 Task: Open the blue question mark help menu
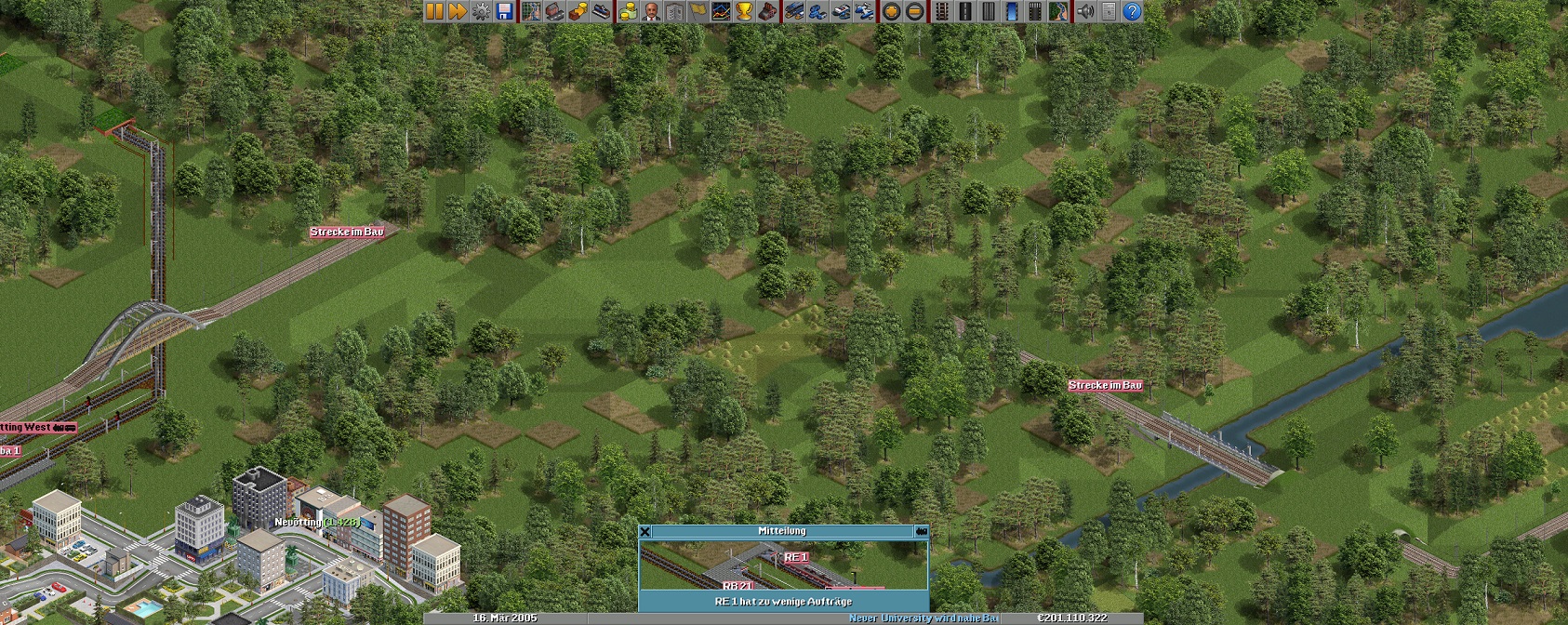(x=1132, y=11)
